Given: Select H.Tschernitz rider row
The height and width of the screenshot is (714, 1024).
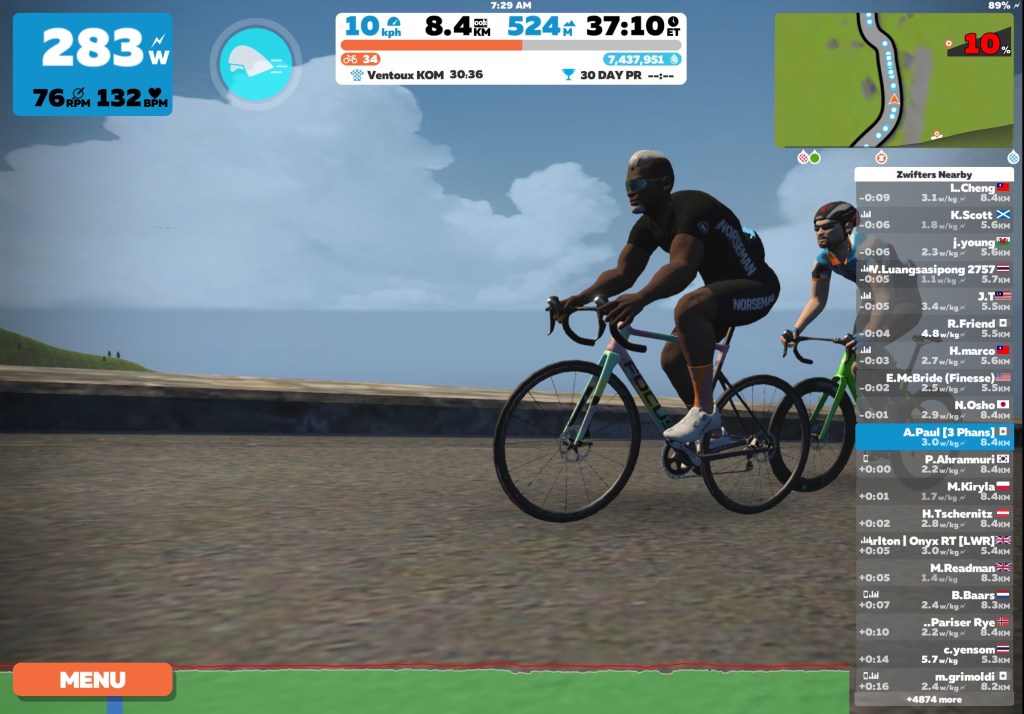Looking at the screenshot, I should click(x=933, y=518).
